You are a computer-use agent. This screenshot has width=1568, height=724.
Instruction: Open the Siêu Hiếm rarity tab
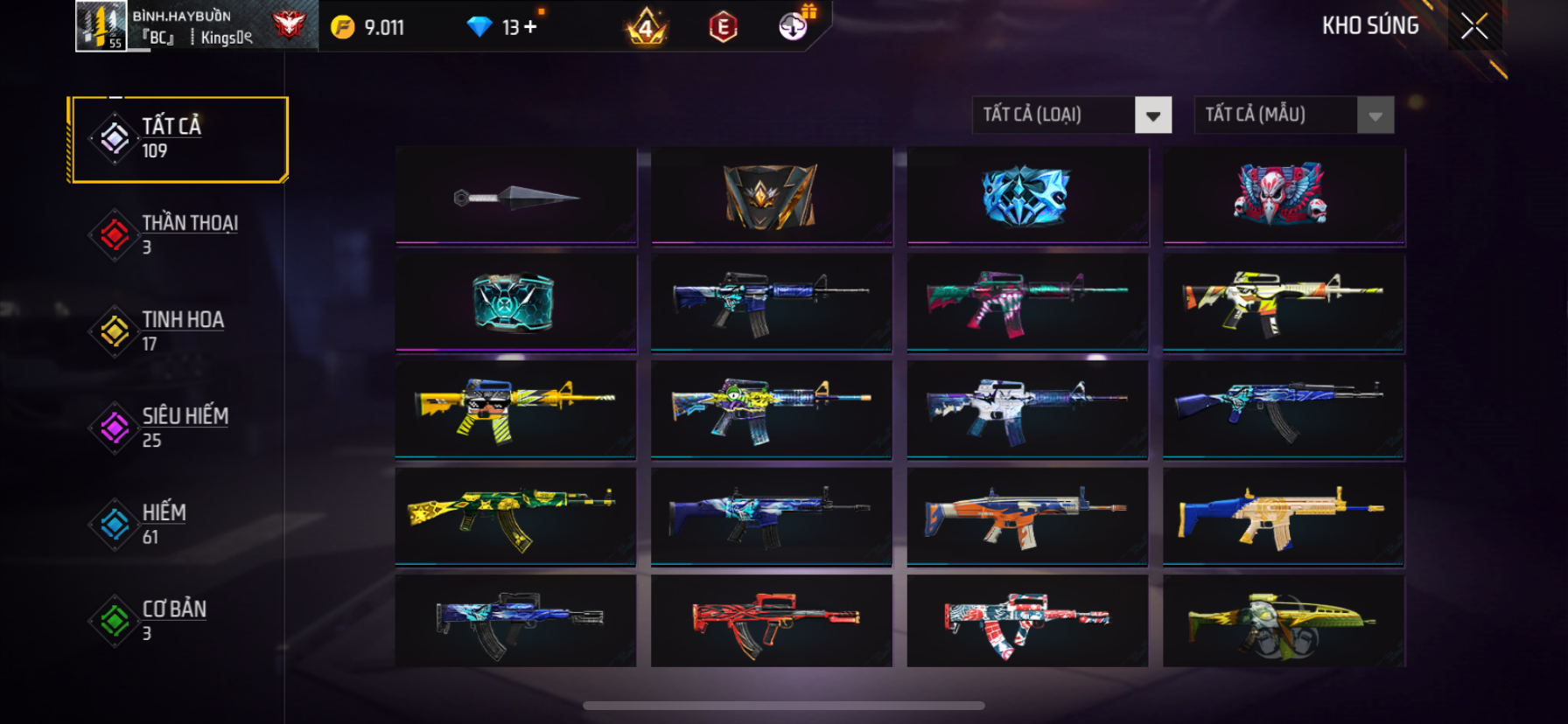(x=179, y=428)
